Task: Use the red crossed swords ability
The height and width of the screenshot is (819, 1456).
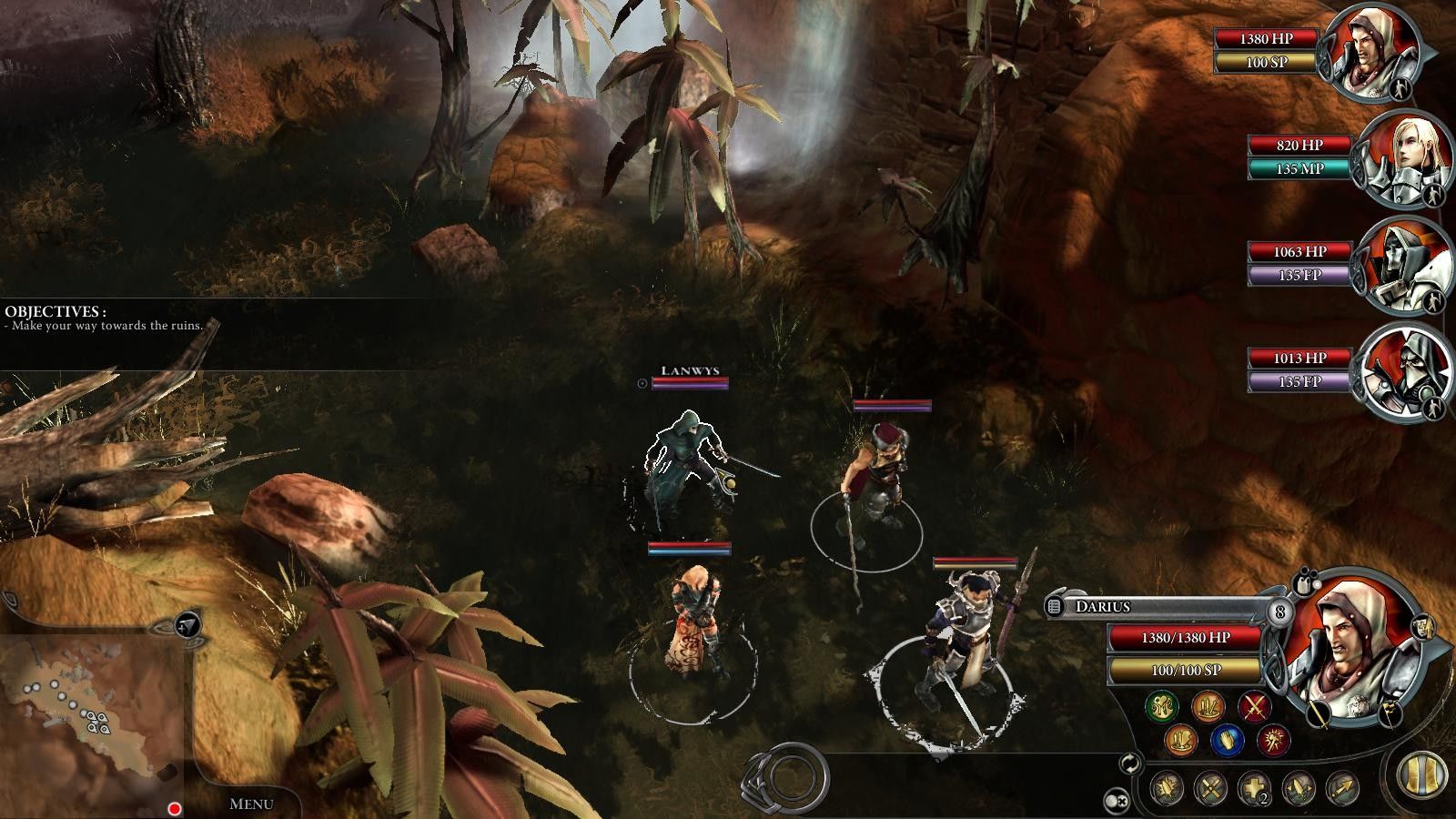Action: pos(1256,706)
